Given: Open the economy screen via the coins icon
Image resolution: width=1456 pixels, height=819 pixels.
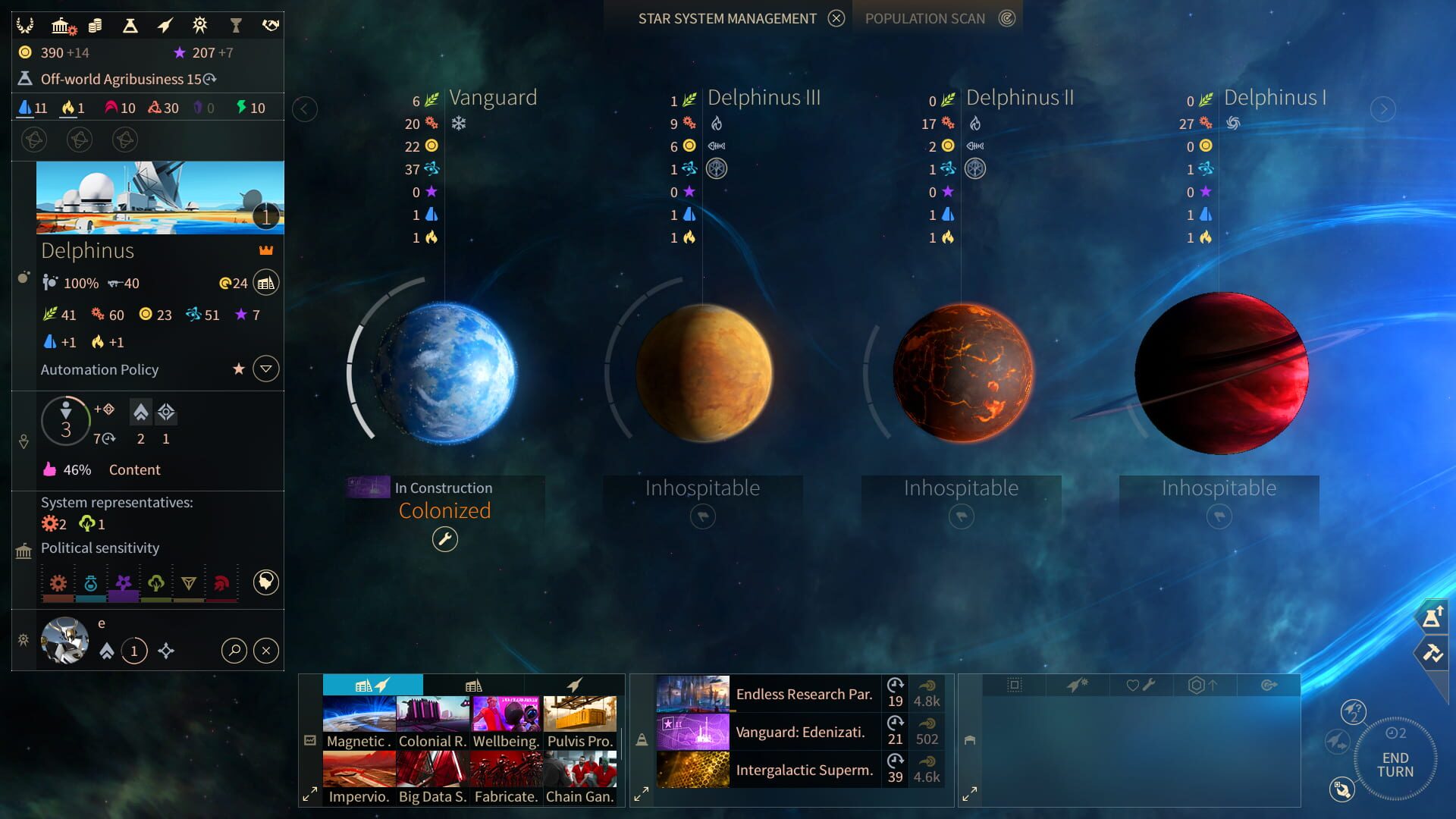Looking at the screenshot, I should pos(96,25).
